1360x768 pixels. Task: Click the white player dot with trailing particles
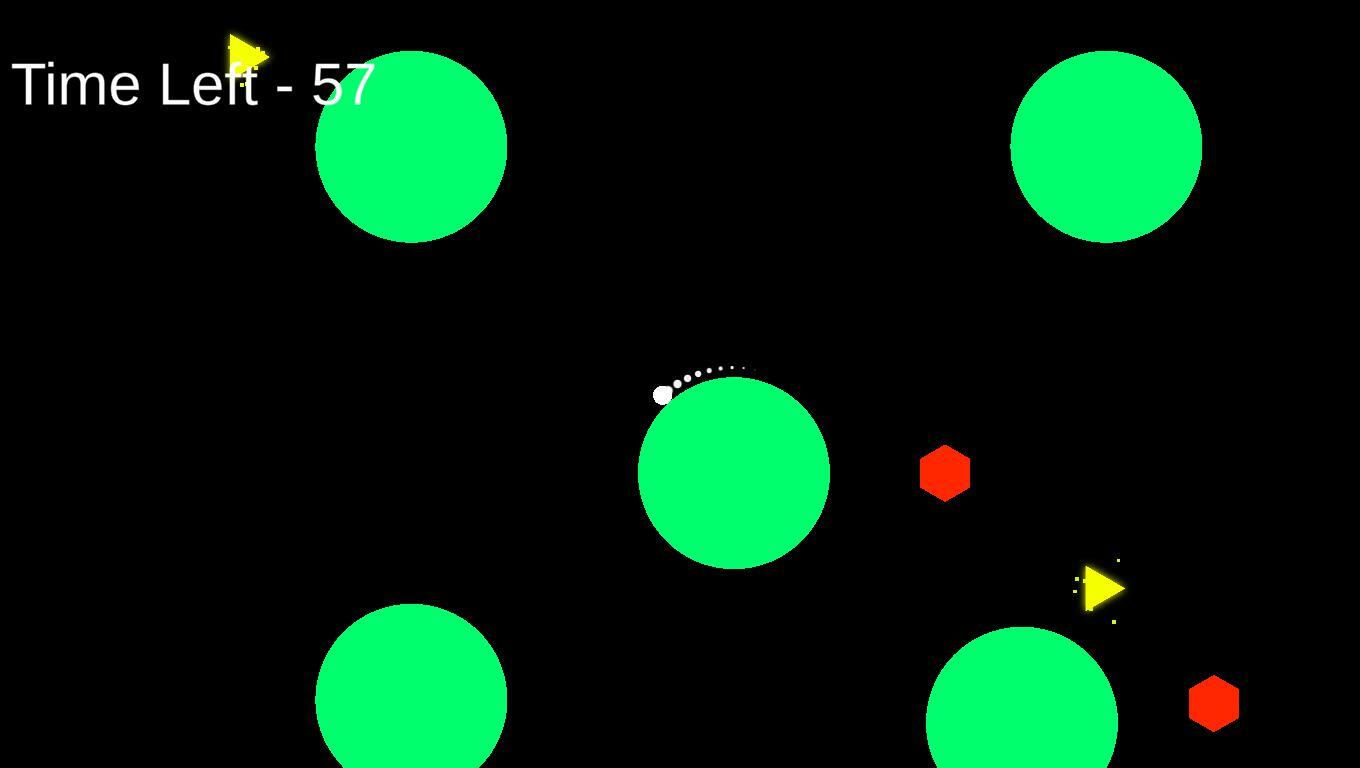[x=663, y=394]
